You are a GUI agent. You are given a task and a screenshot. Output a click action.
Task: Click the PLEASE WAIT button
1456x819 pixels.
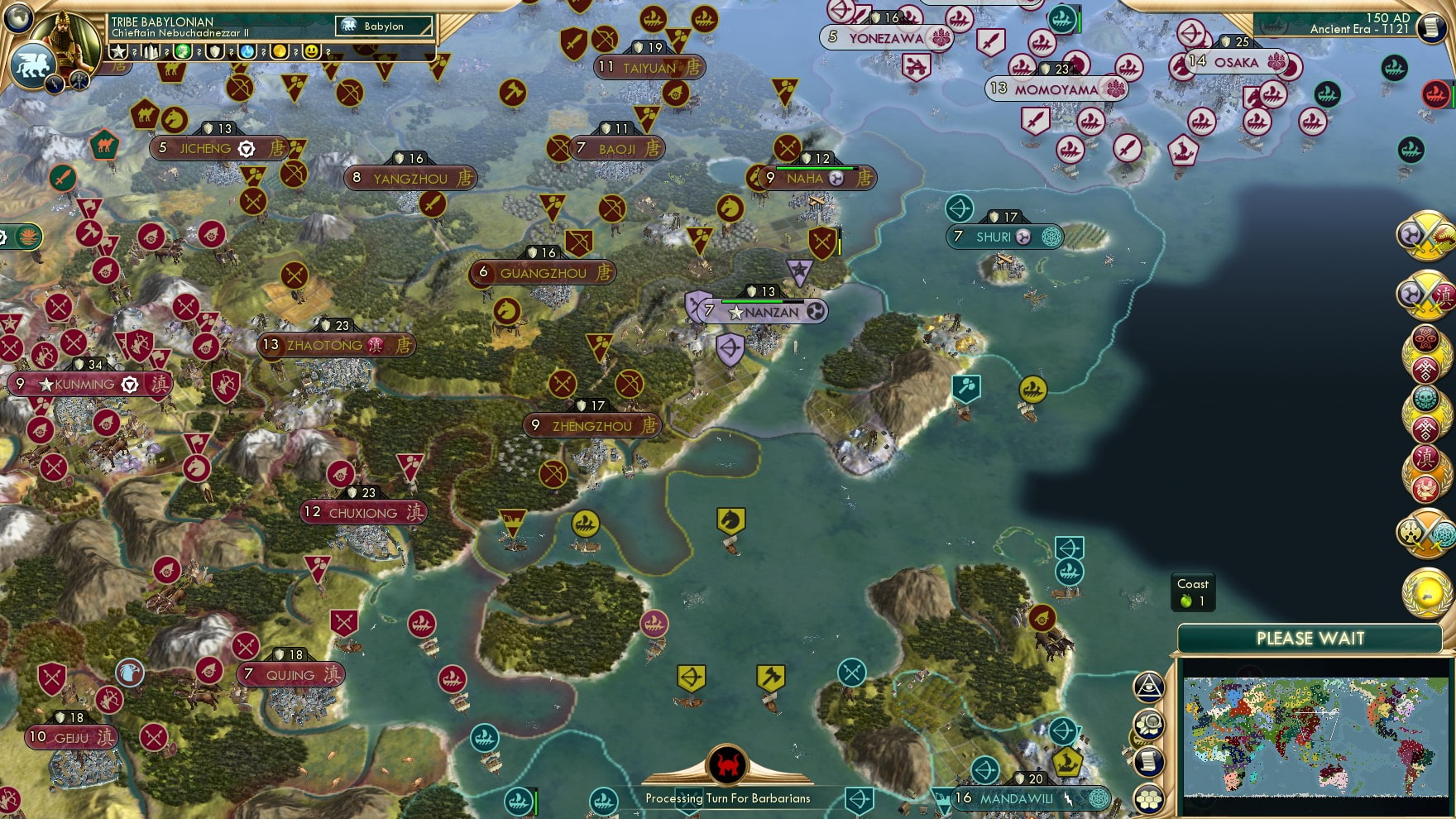(1310, 638)
